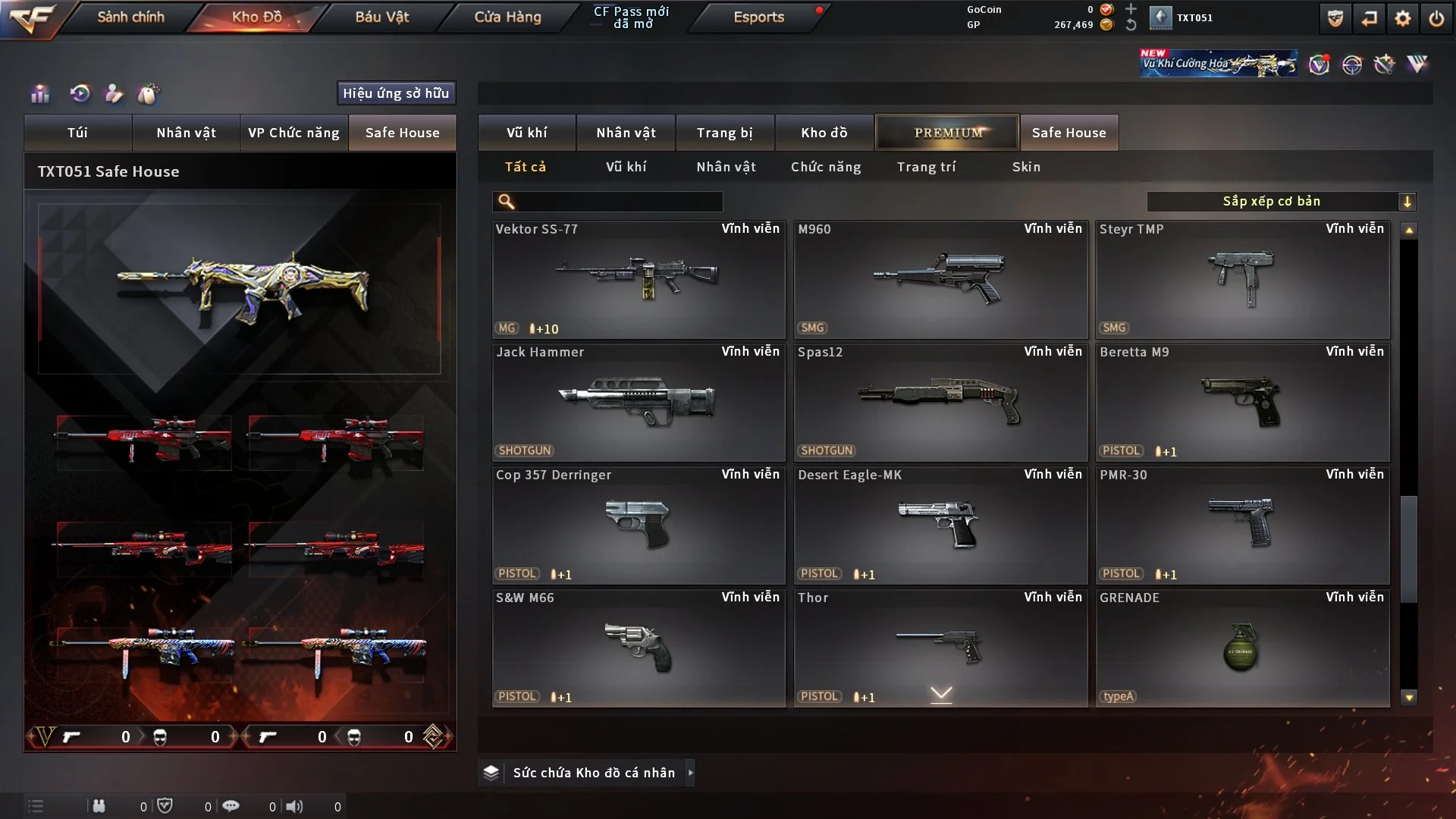Switch to the Trang bị tab
Screen dimensions: 1456x819
724,133
